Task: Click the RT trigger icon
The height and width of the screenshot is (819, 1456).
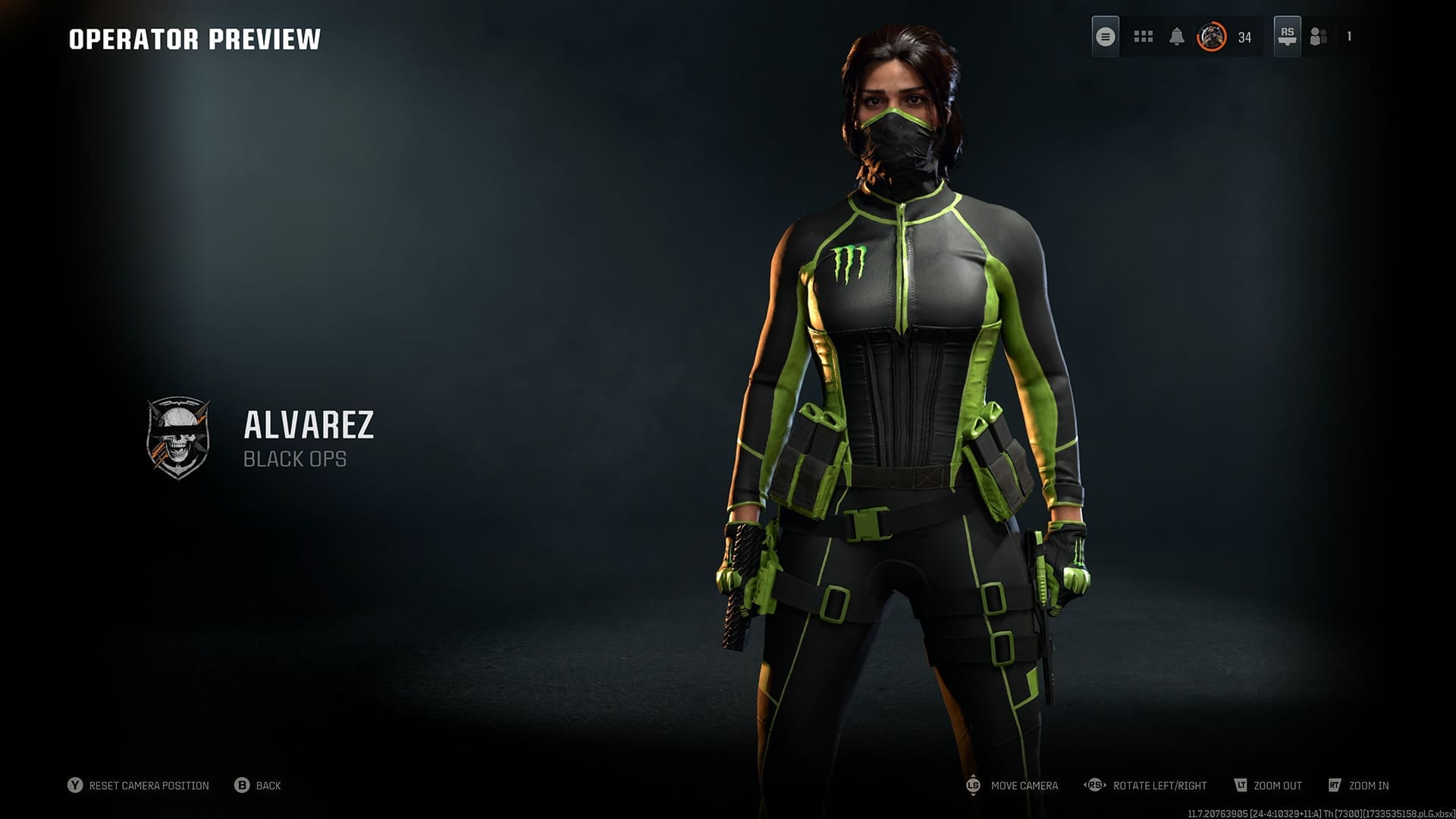Action: point(1334,784)
